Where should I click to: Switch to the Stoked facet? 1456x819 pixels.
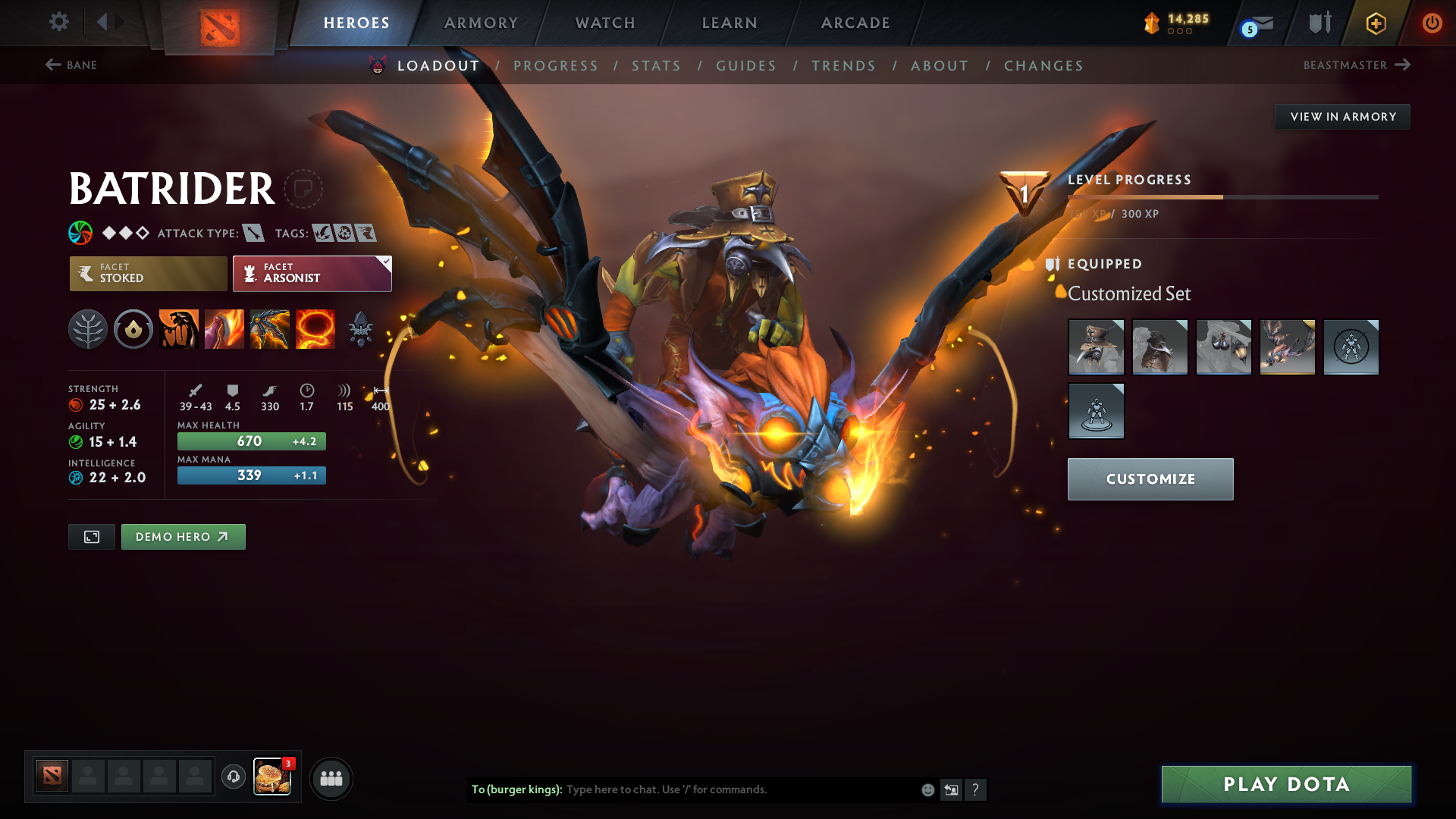pyautogui.click(x=147, y=273)
